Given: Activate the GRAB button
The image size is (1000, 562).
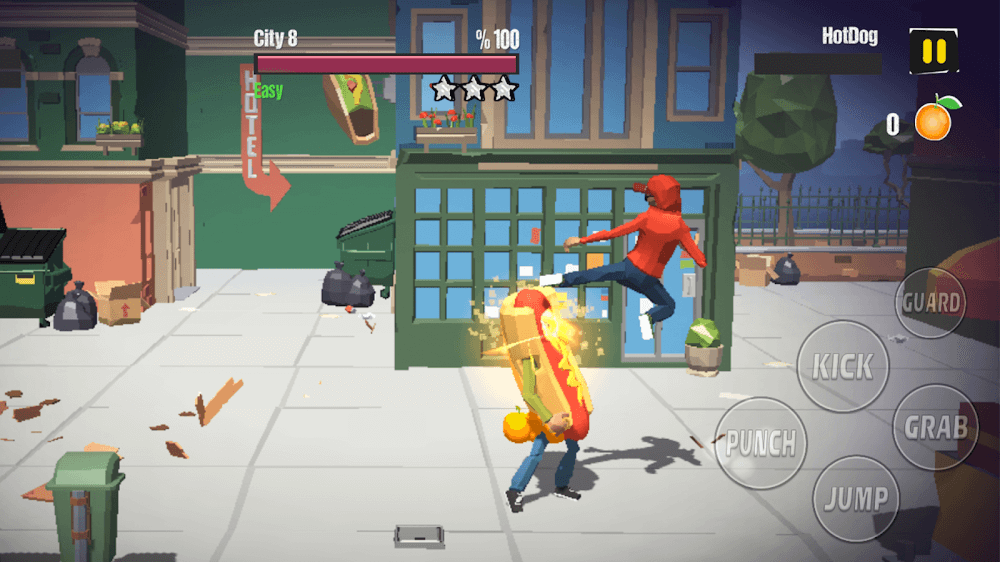Looking at the screenshot, I should pyautogui.click(x=935, y=427).
